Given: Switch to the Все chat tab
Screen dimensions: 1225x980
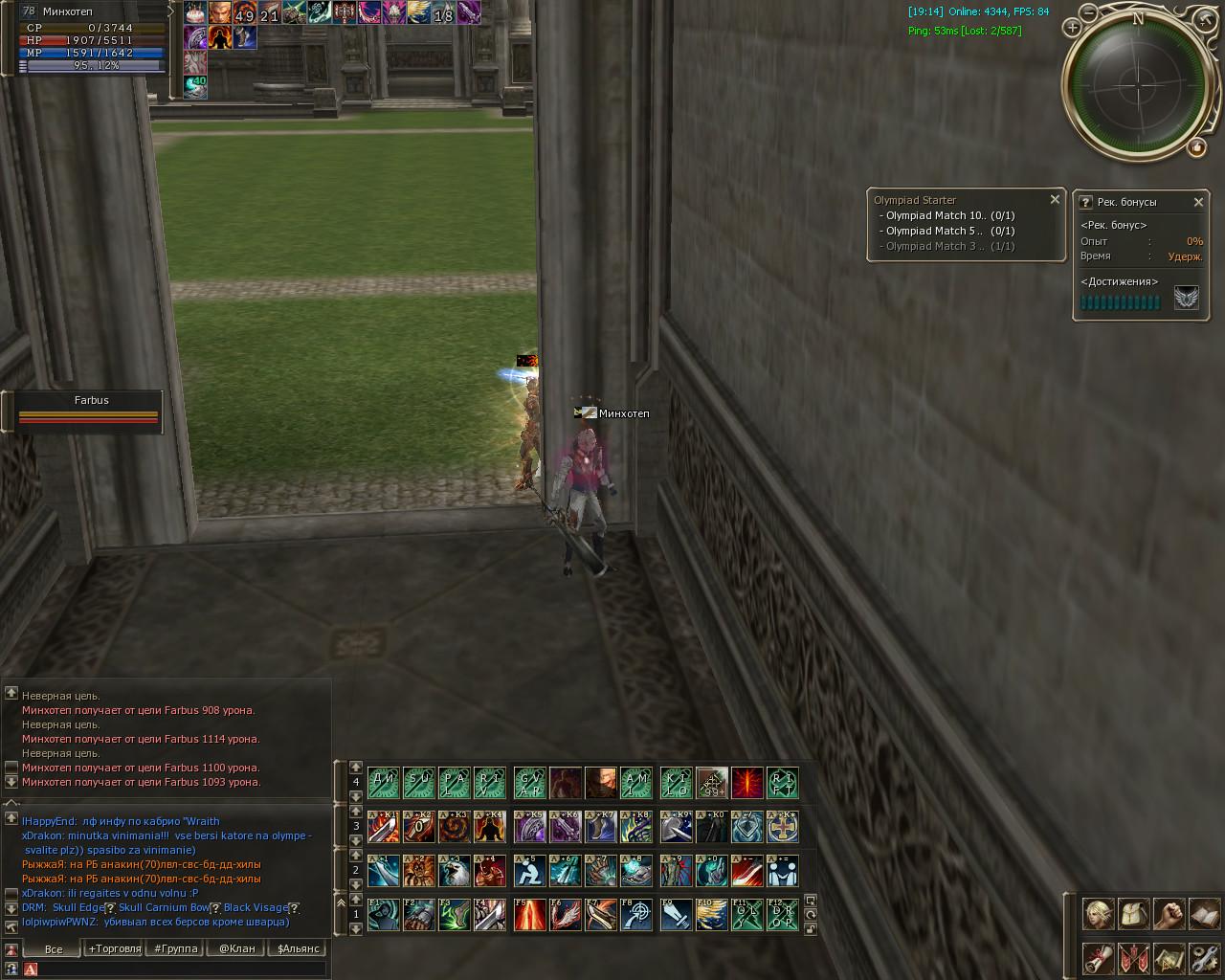Looking at the screenshot, I should (54, 948).
